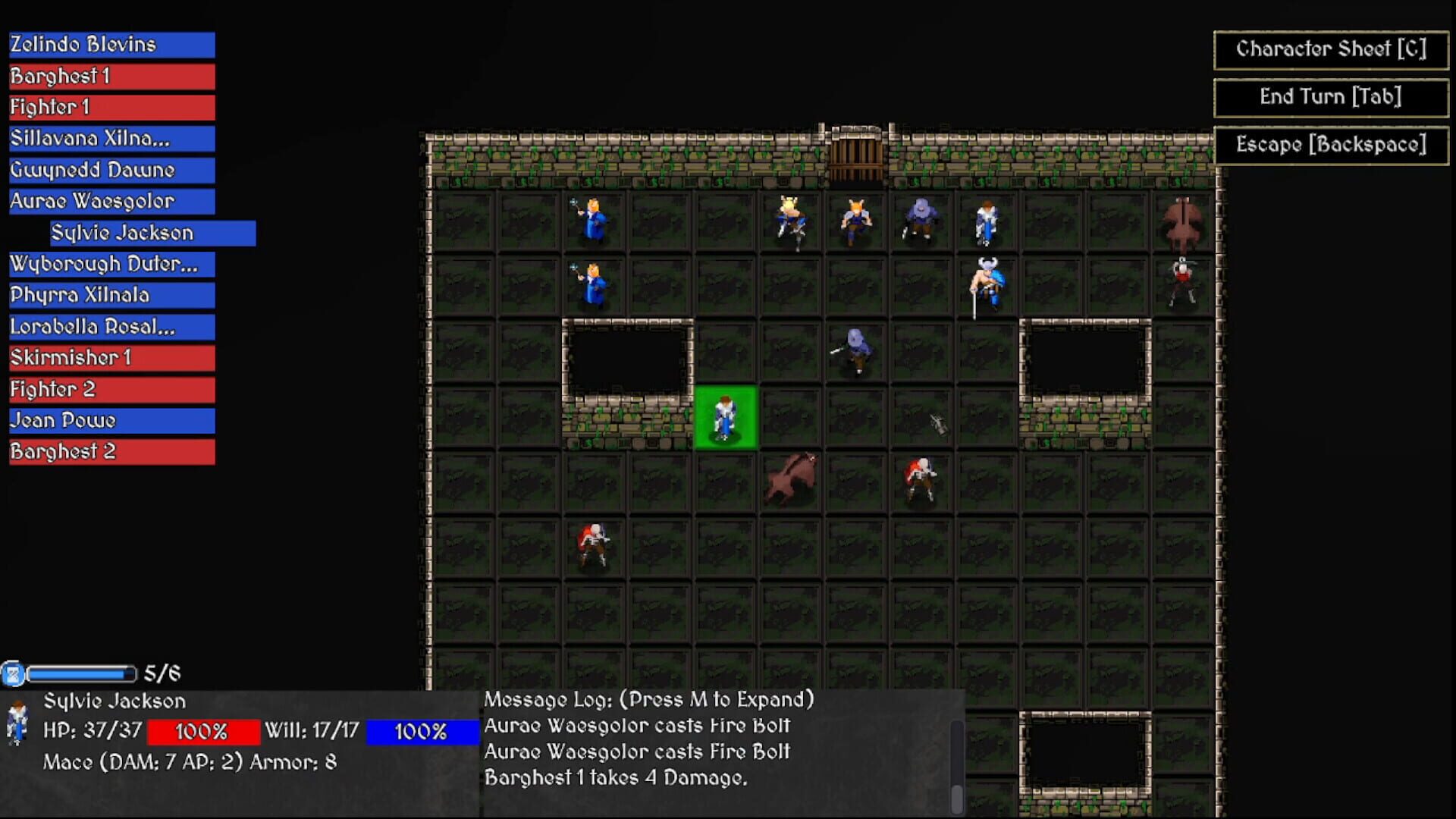Click the indented Sylvie Jackson turn entry
This screenshot has height=819, width=1456.
click(x=152, y=233)
